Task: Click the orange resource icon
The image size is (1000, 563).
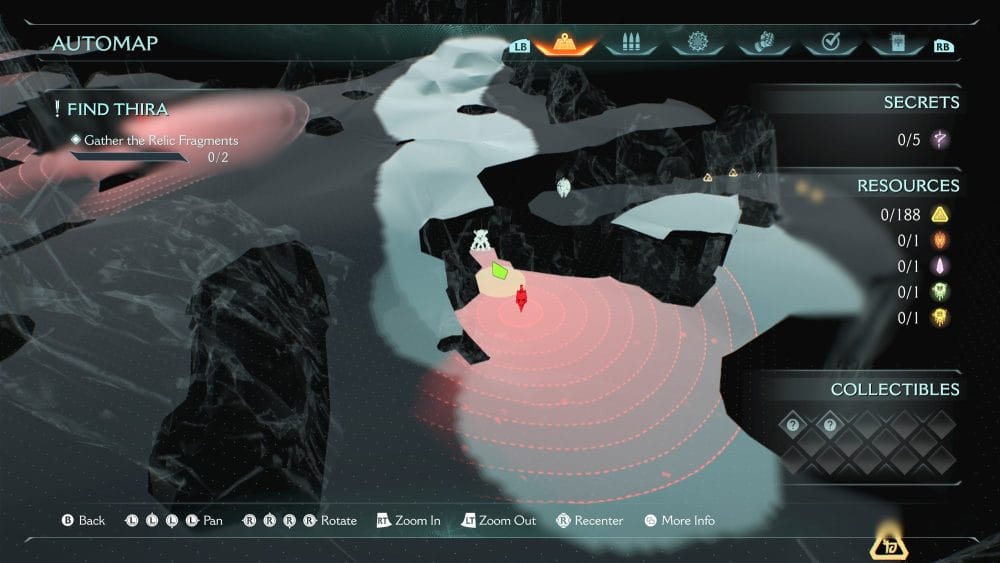Action: (940, 240)
